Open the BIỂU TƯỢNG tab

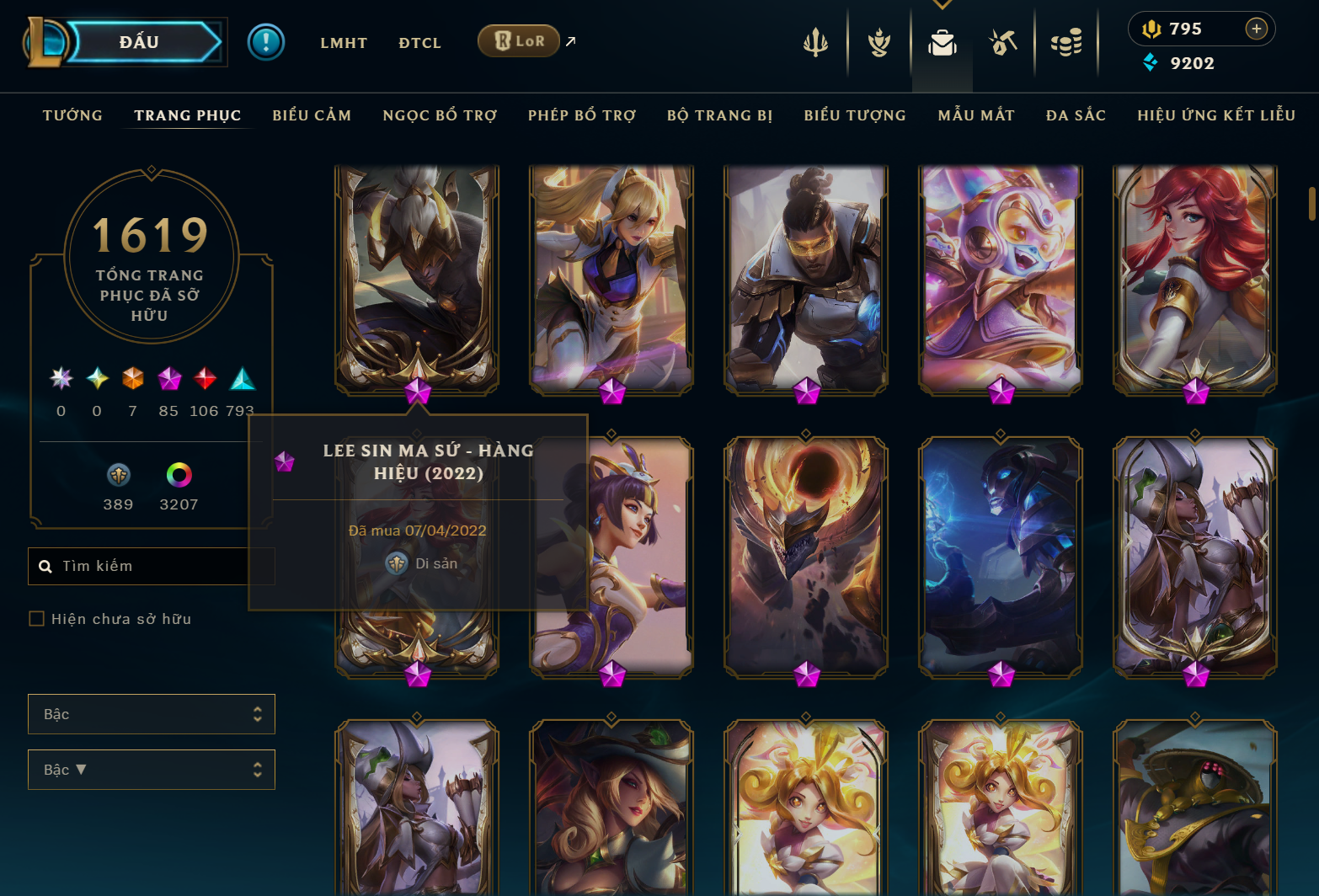pyautogui.click(x=854, y=115)
